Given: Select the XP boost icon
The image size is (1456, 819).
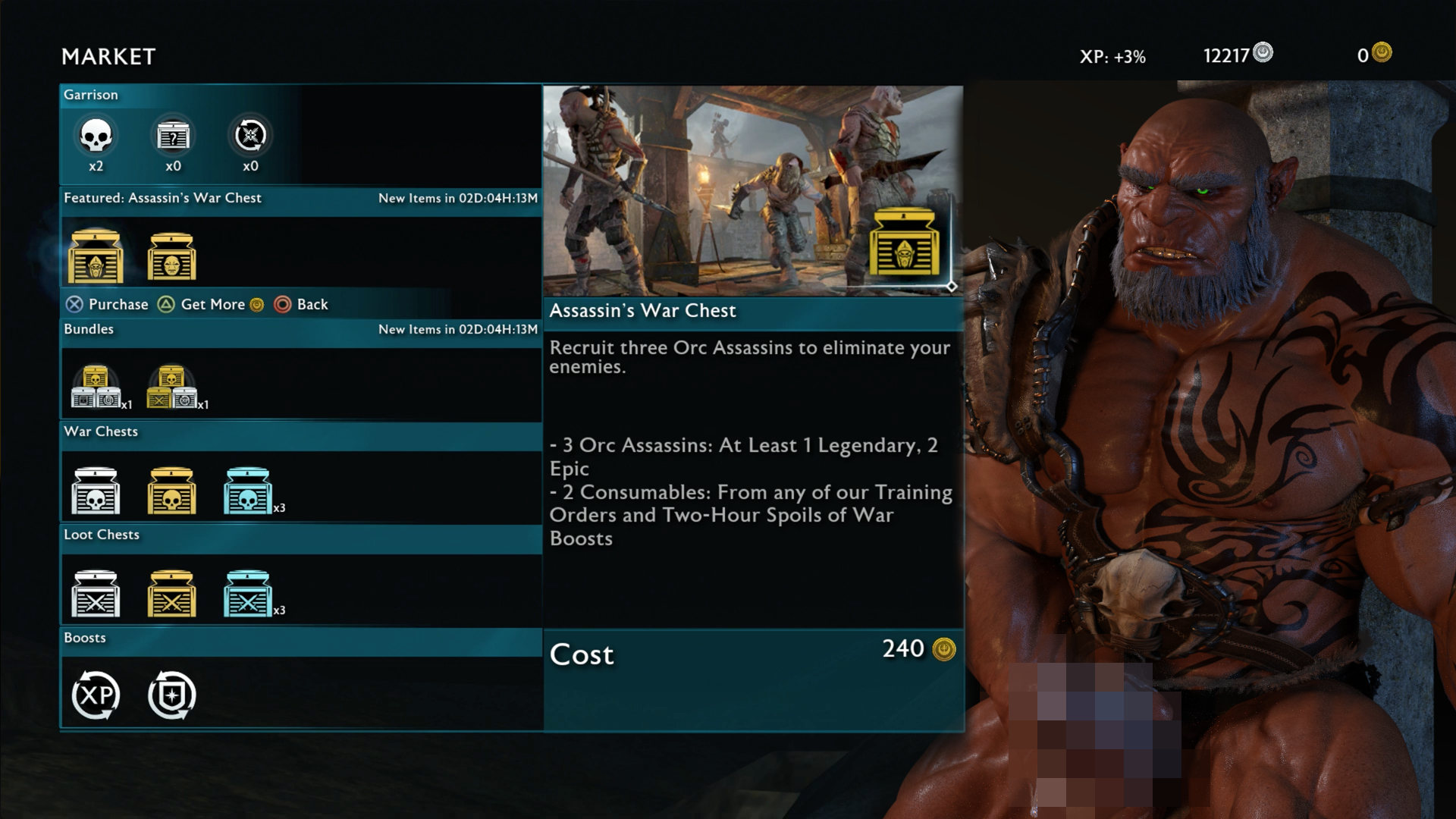Looking at the screenshot, I should [96, 695].
